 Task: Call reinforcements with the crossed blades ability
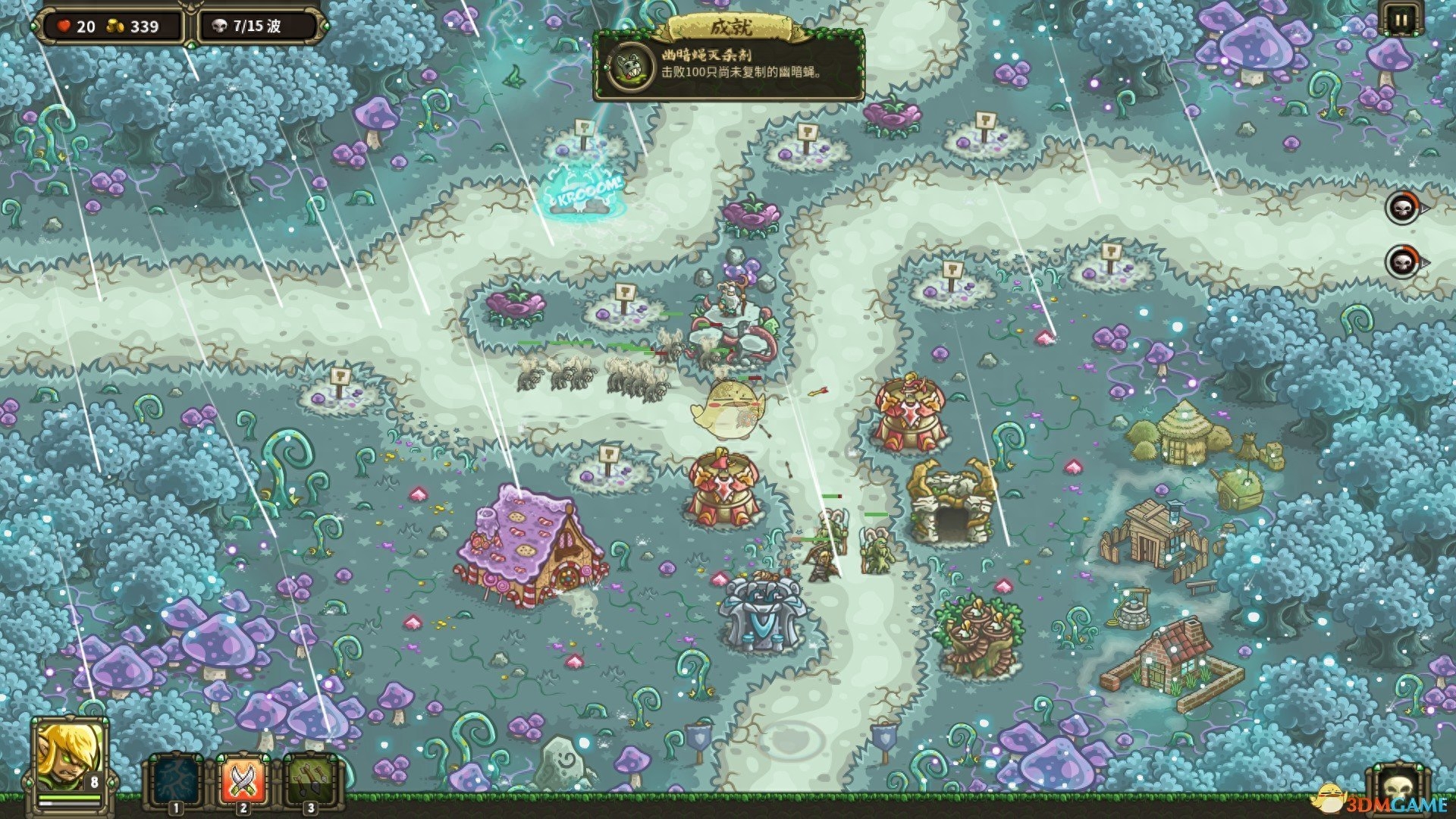coord(243,780)
